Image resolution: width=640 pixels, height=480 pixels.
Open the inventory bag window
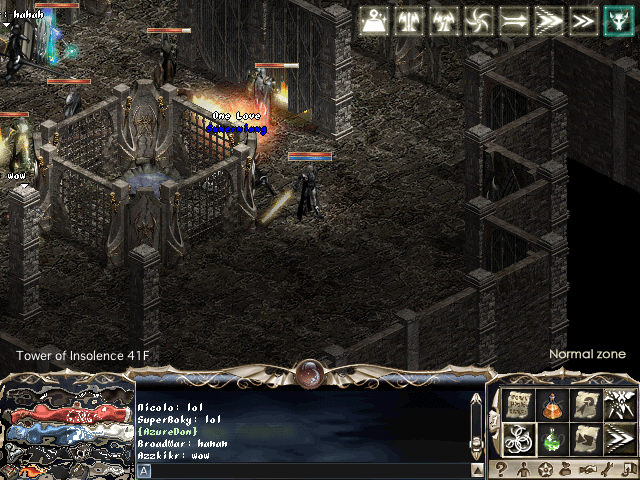pos(566,470)
